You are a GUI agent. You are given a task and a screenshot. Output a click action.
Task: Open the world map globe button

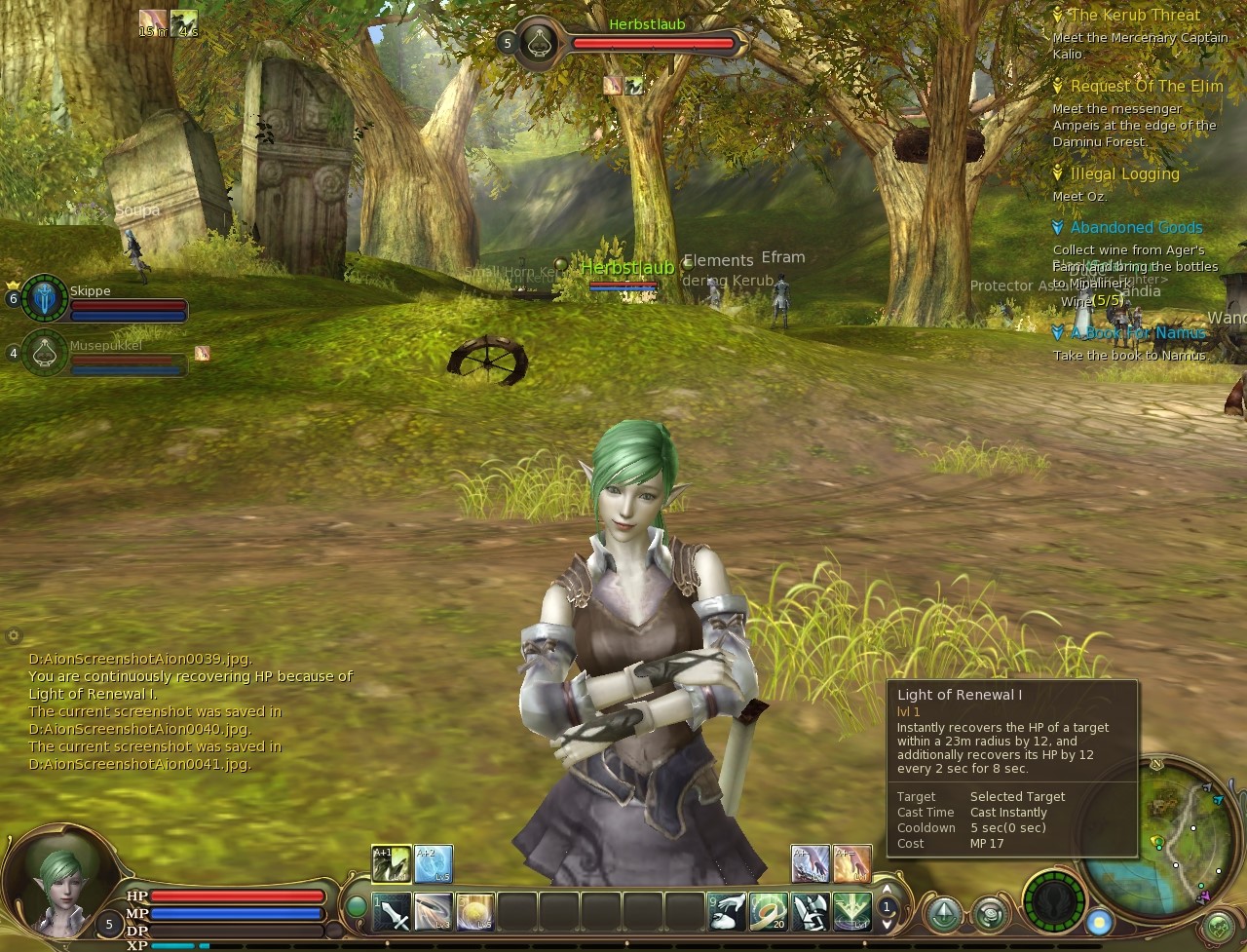pyautogui.click(x=1219, y=925)
